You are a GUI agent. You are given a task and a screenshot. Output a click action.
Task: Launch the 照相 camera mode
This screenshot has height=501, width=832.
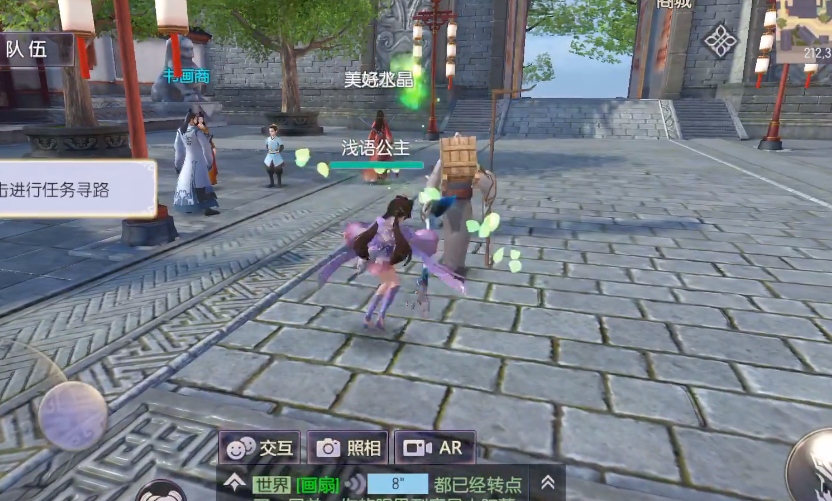pyautogui.click(x=348, y=448)
